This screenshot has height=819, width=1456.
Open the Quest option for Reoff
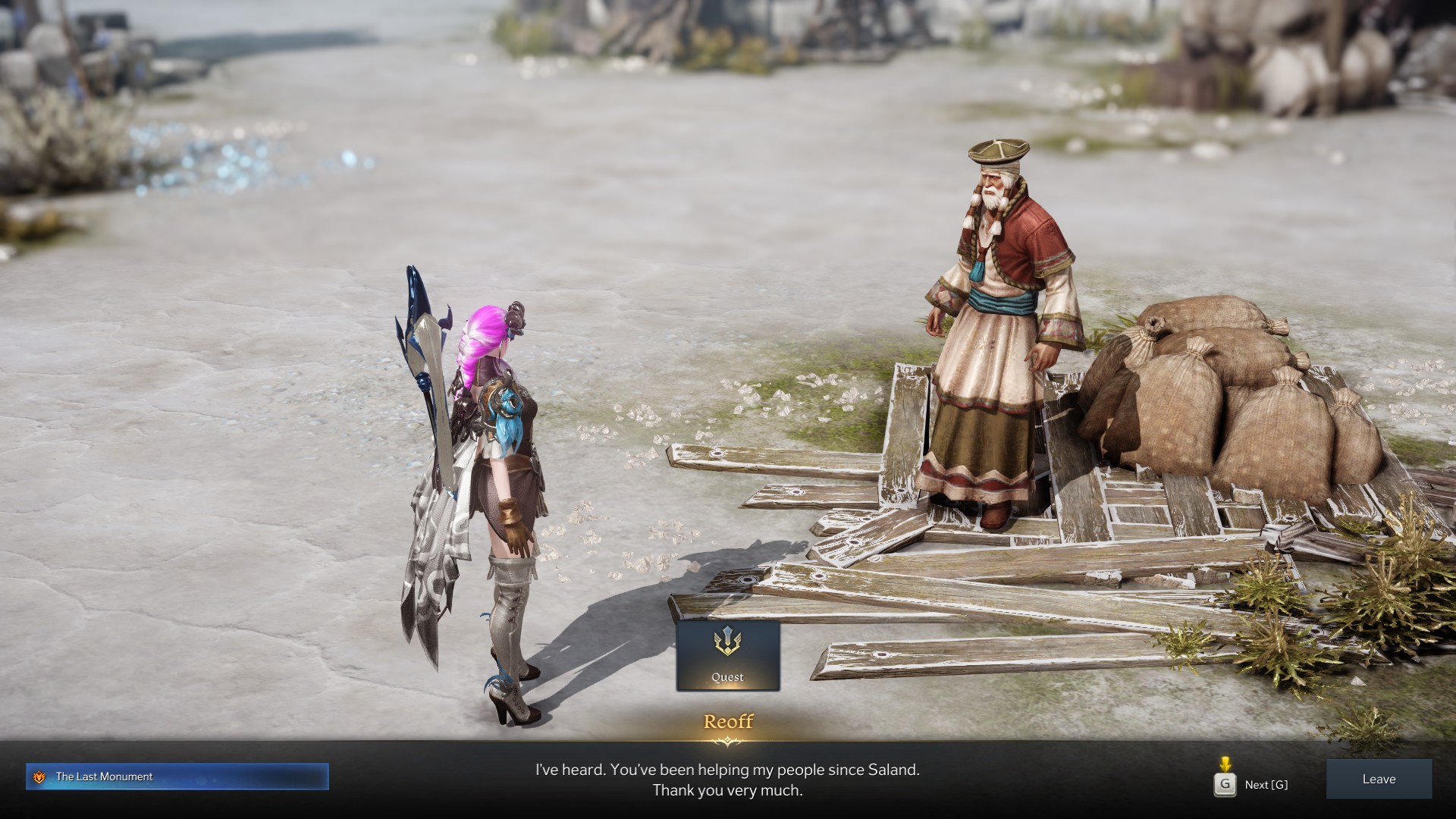(727, 656)
